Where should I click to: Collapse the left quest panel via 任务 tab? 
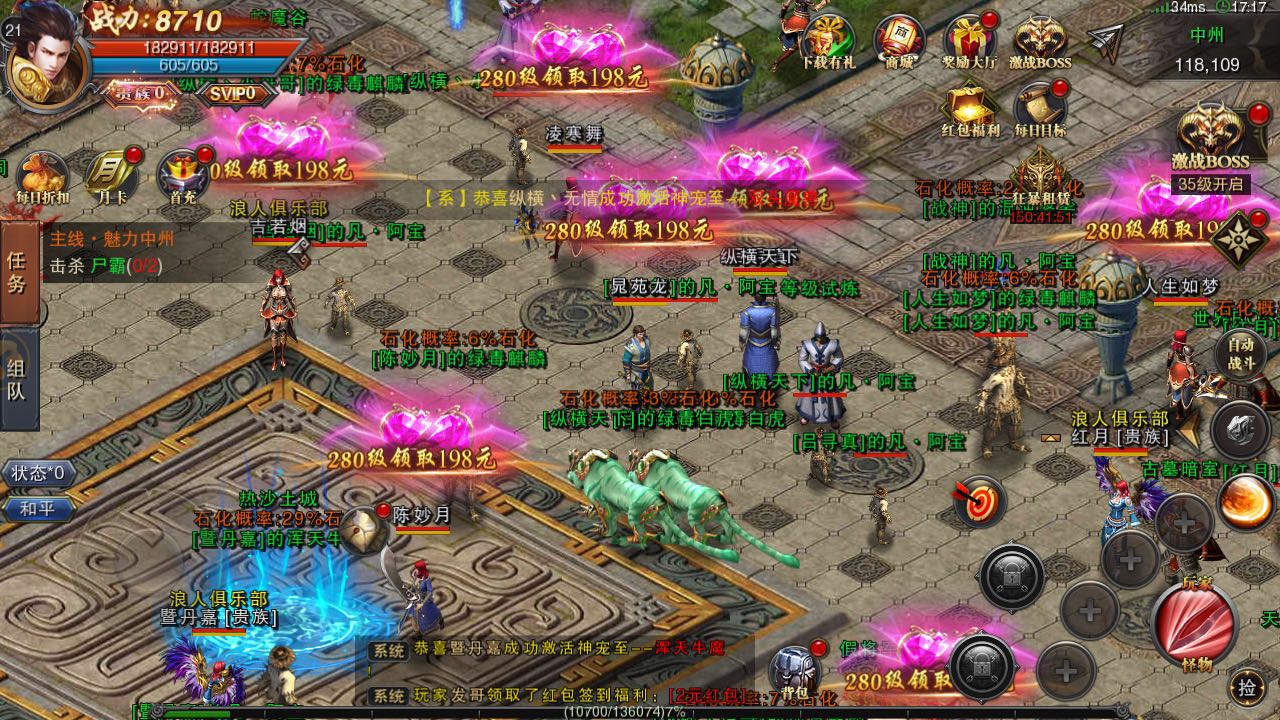pyautogui.click(x=18, y=270)
